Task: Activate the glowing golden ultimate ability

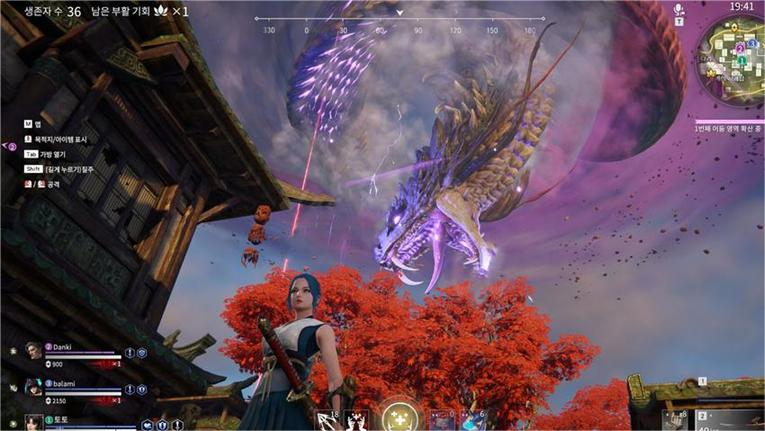Action: pyautogui.click(x=397, y=416)
